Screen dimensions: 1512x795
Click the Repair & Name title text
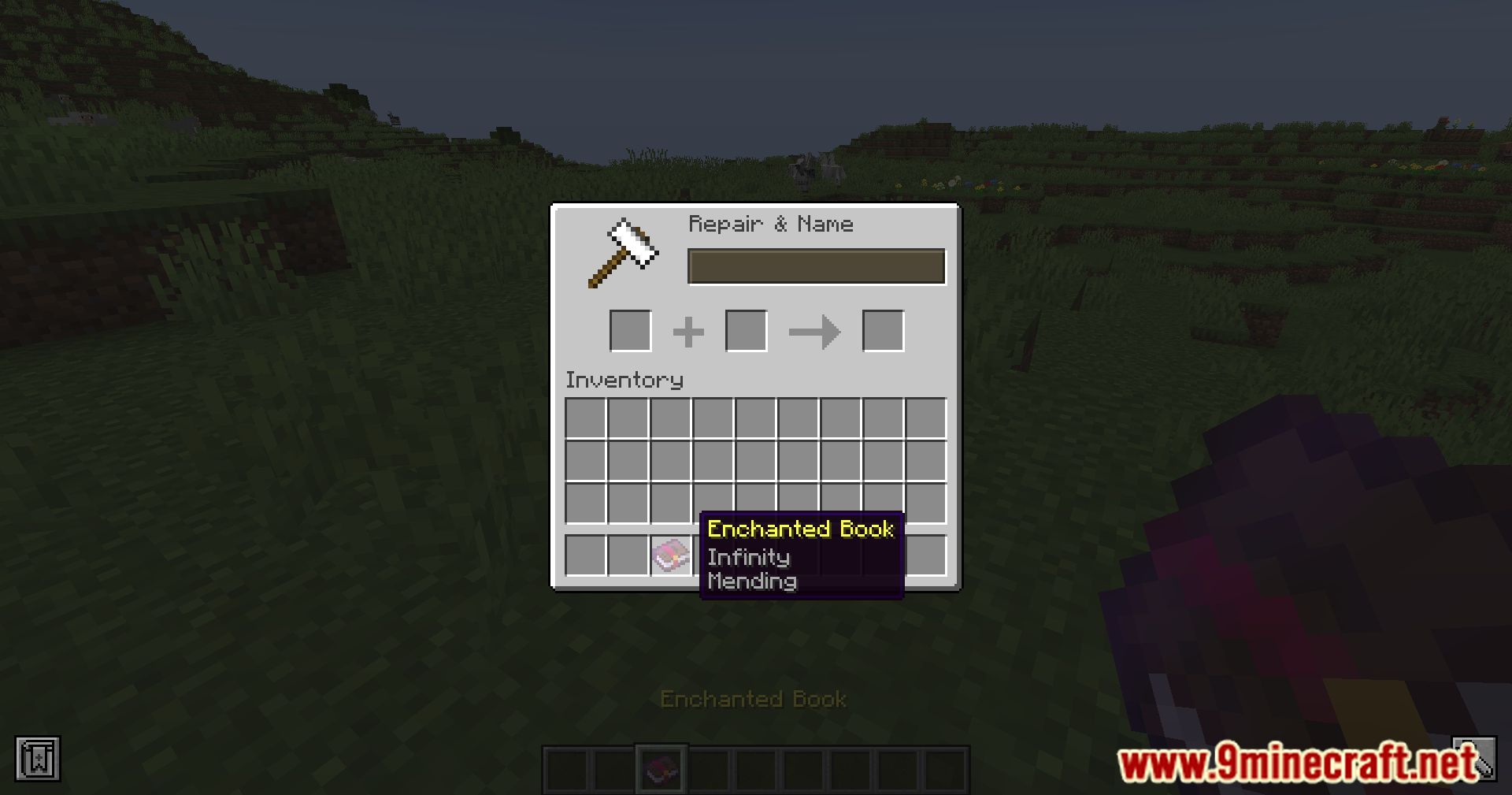pyautogui.click(x=770, y=224)
